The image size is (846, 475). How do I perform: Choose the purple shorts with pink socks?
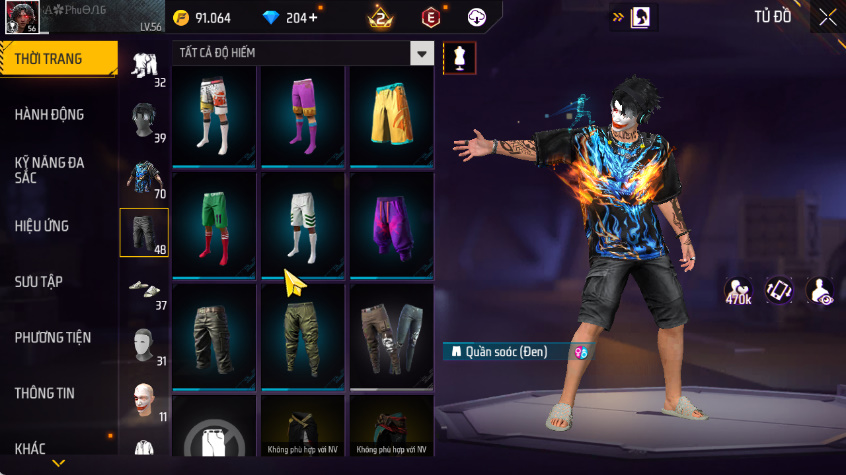302,116
